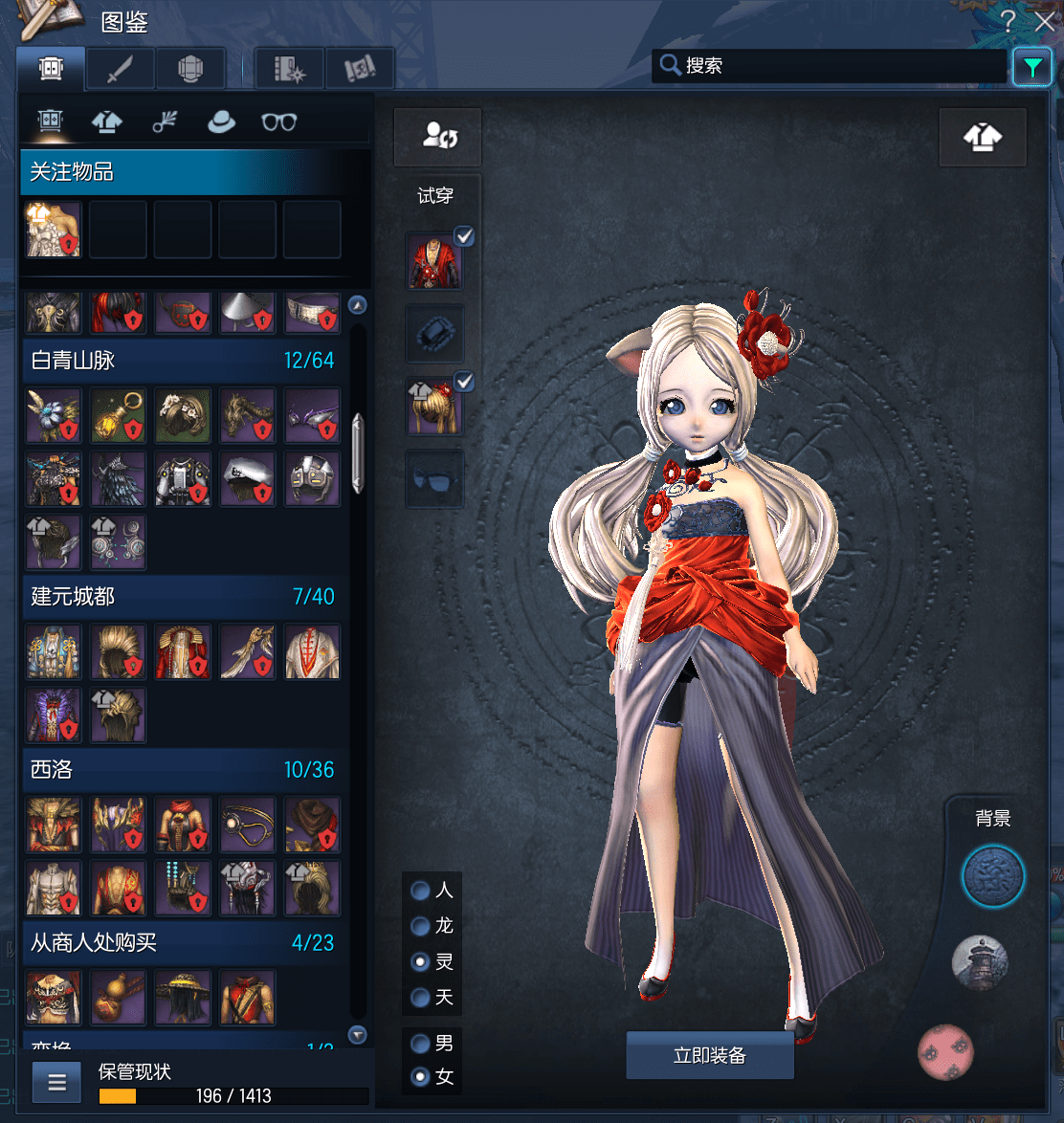This screenshot has height=1123, width=1064.
Task: Close the 图鉴 window
Action: [1043, 21]
